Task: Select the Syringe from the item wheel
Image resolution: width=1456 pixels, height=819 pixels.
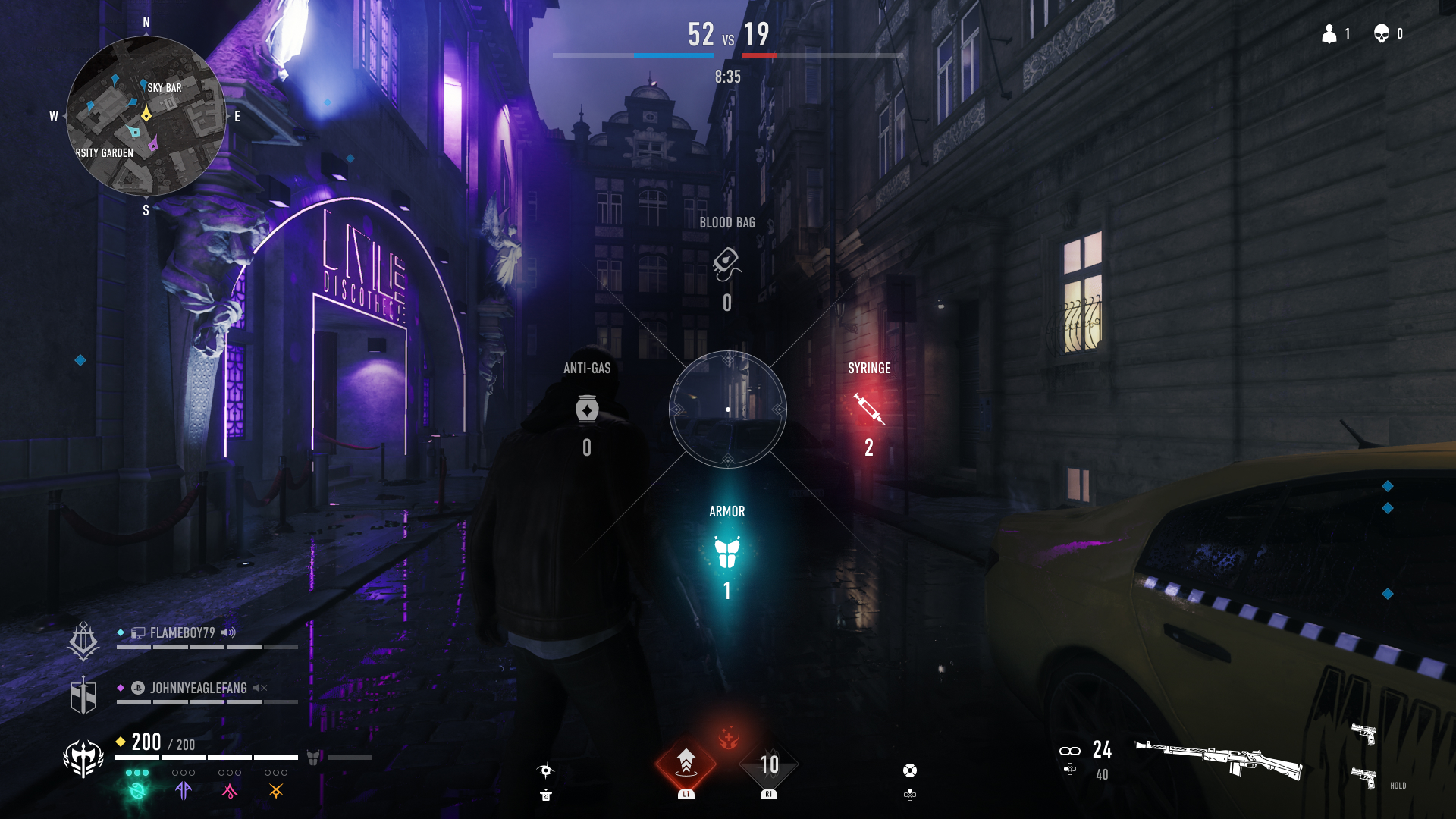Action: pos(869,409)
